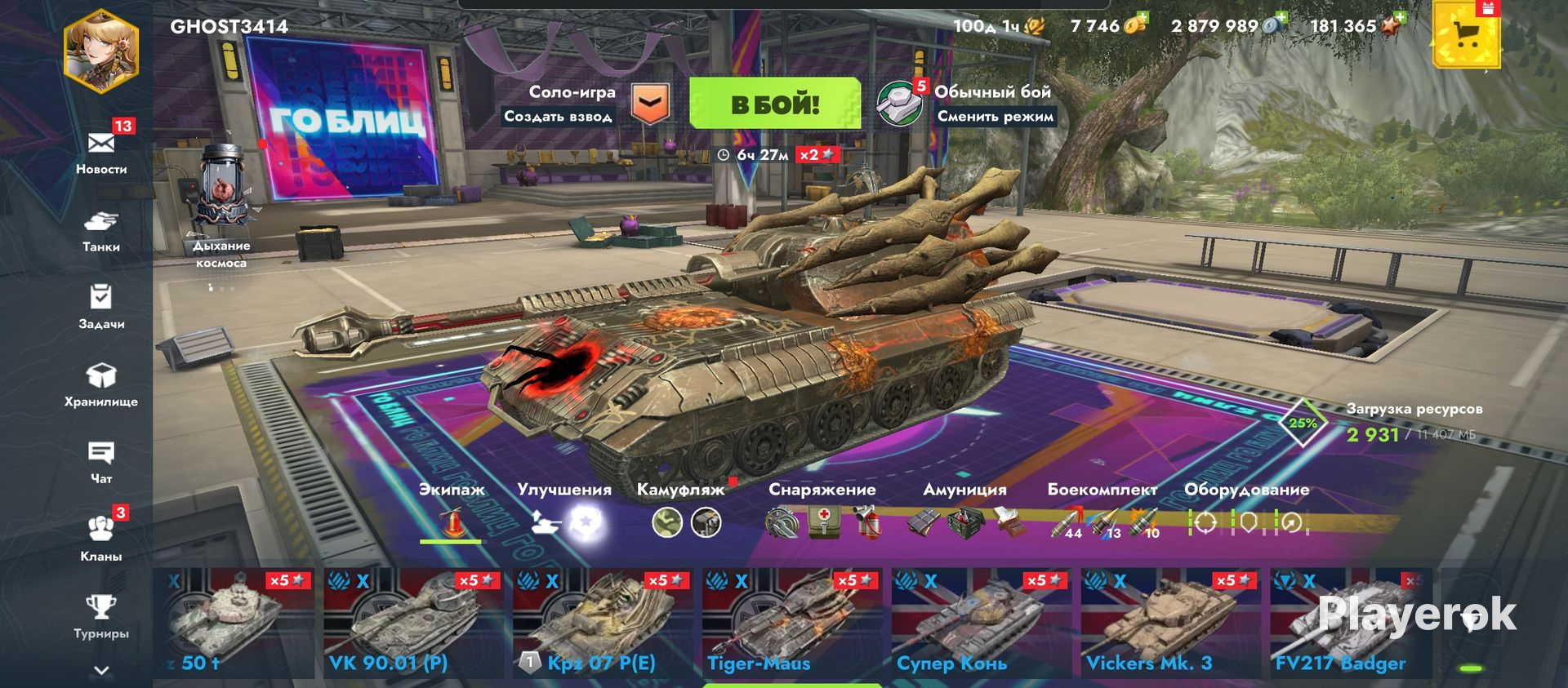The image size is (1568, 688).
Task: Change battle mode via Сменить режим
Action: pyautogui.click(x=995, y=116)
